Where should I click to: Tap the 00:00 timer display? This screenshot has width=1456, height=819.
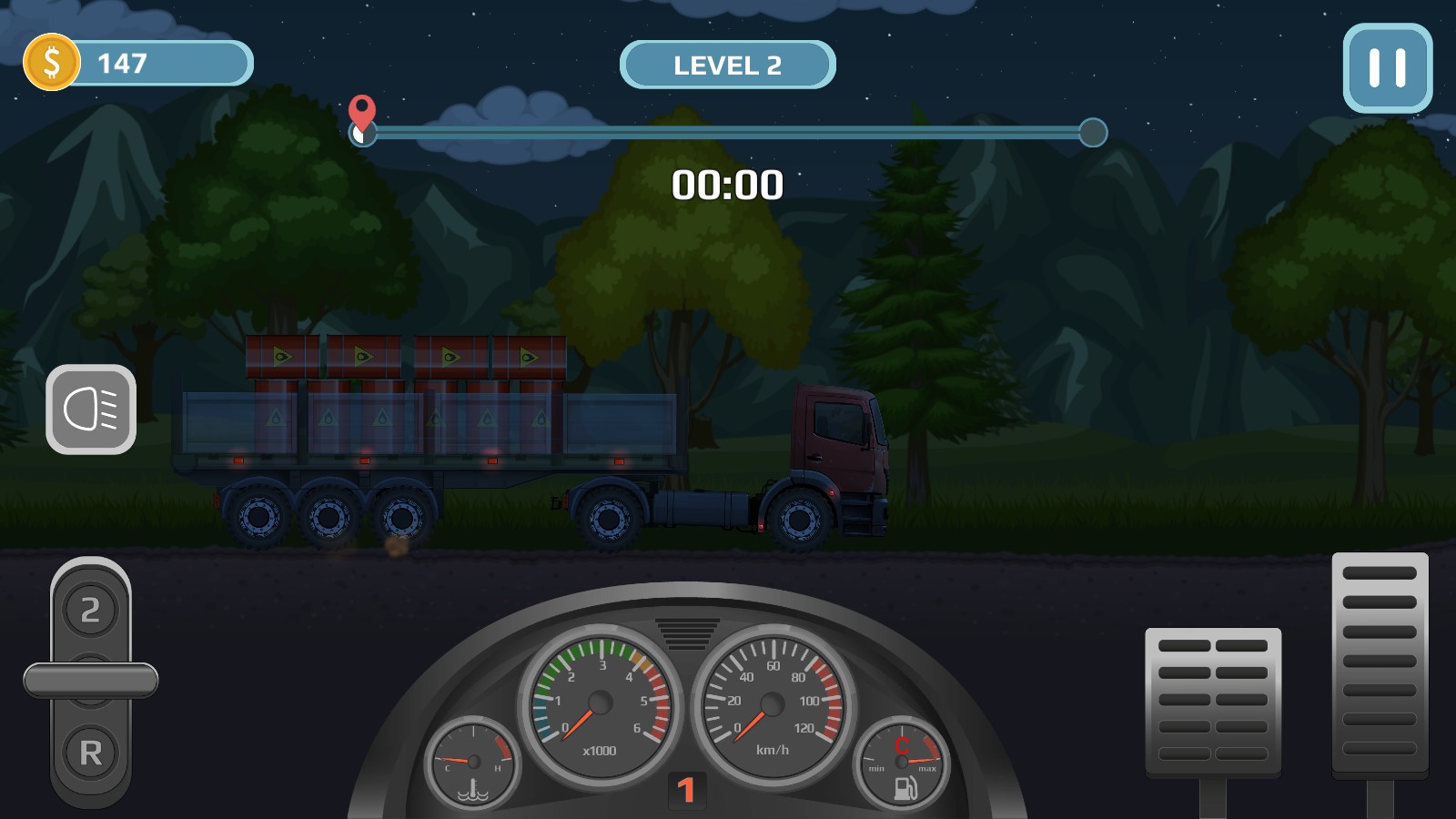[728, 184]
